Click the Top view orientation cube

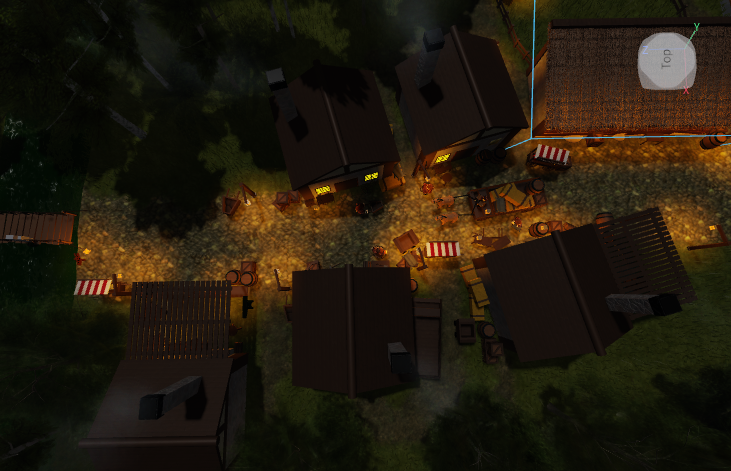(665, 60)
